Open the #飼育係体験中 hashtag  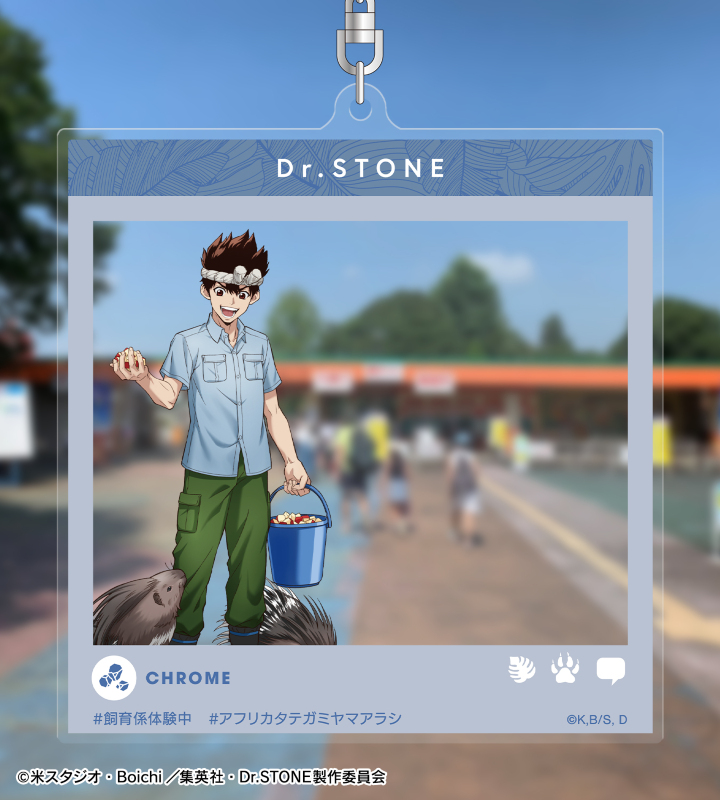coord(142,718)
